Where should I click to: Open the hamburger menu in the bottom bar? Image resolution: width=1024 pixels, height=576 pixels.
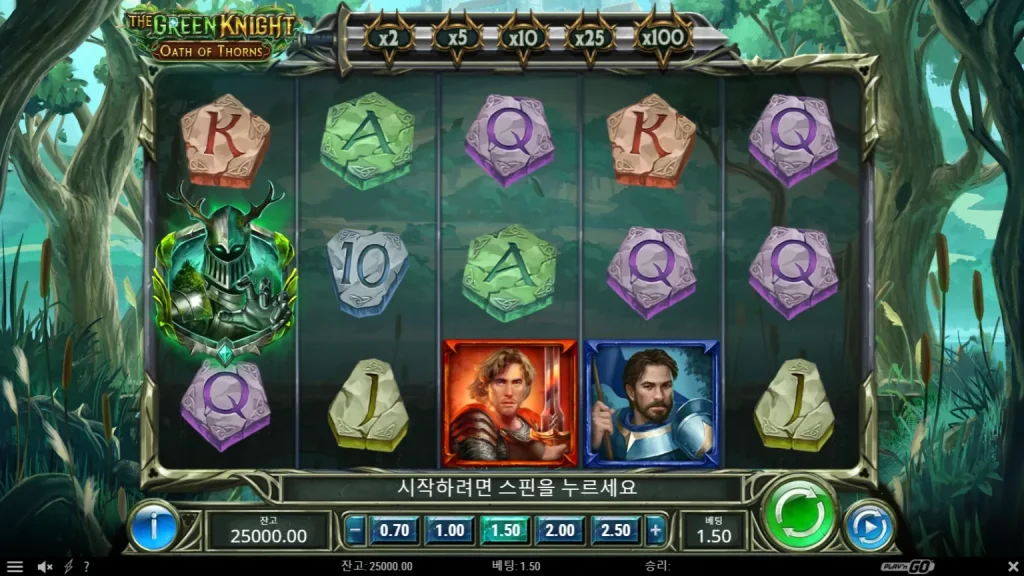point(14,567)
